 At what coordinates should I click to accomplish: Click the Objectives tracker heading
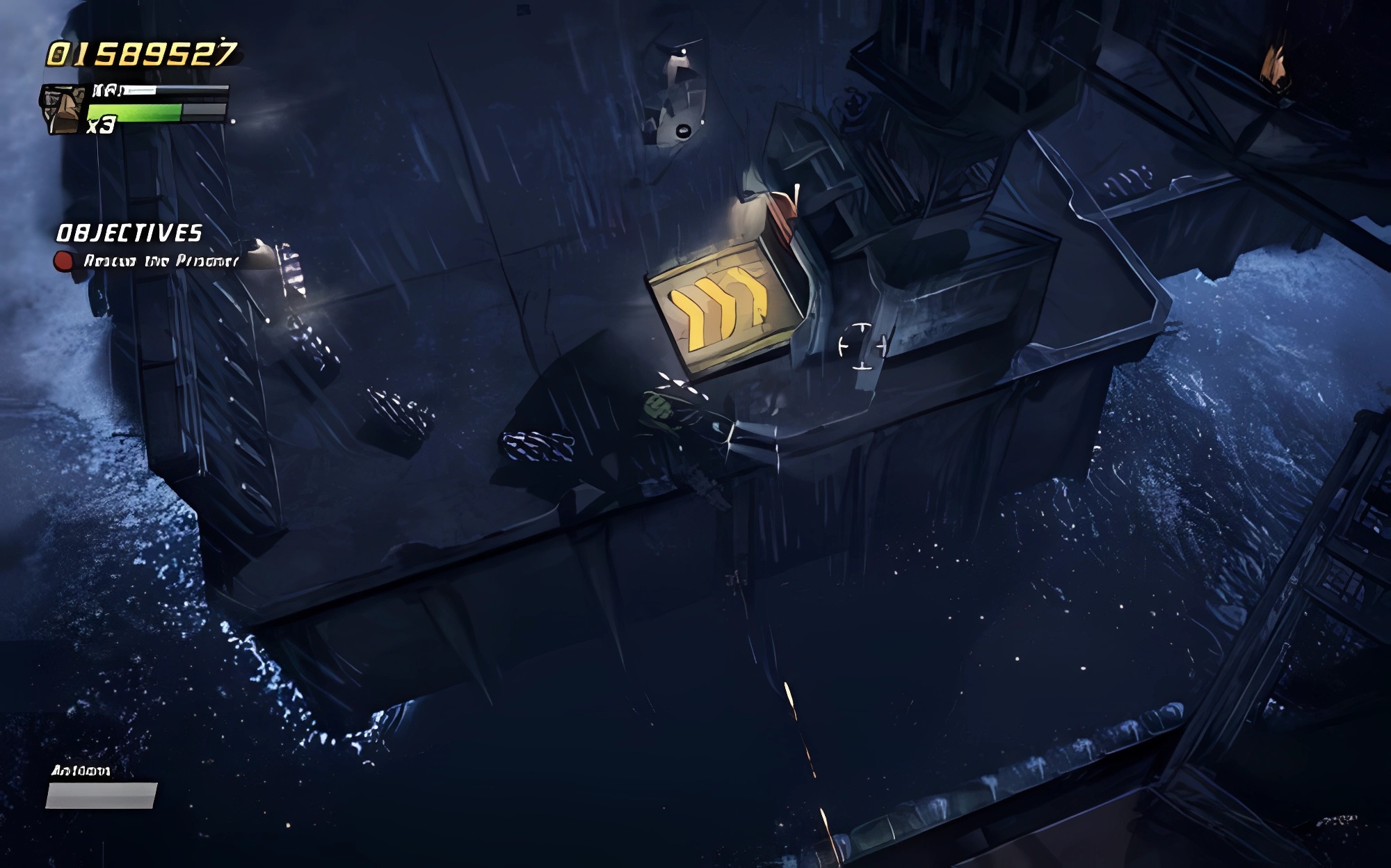click(x=129, y=233)
